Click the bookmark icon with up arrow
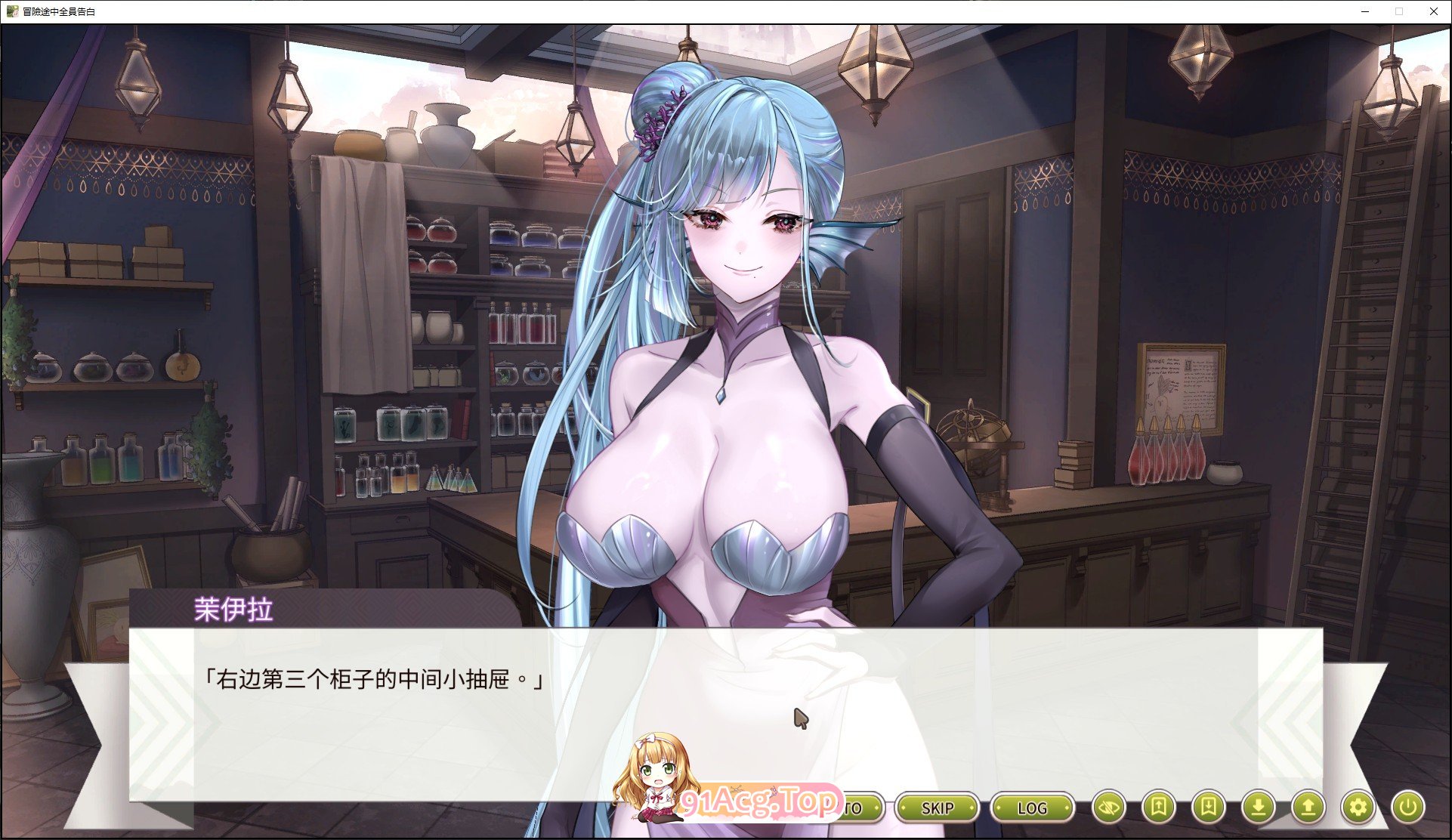 point(1158,808)
